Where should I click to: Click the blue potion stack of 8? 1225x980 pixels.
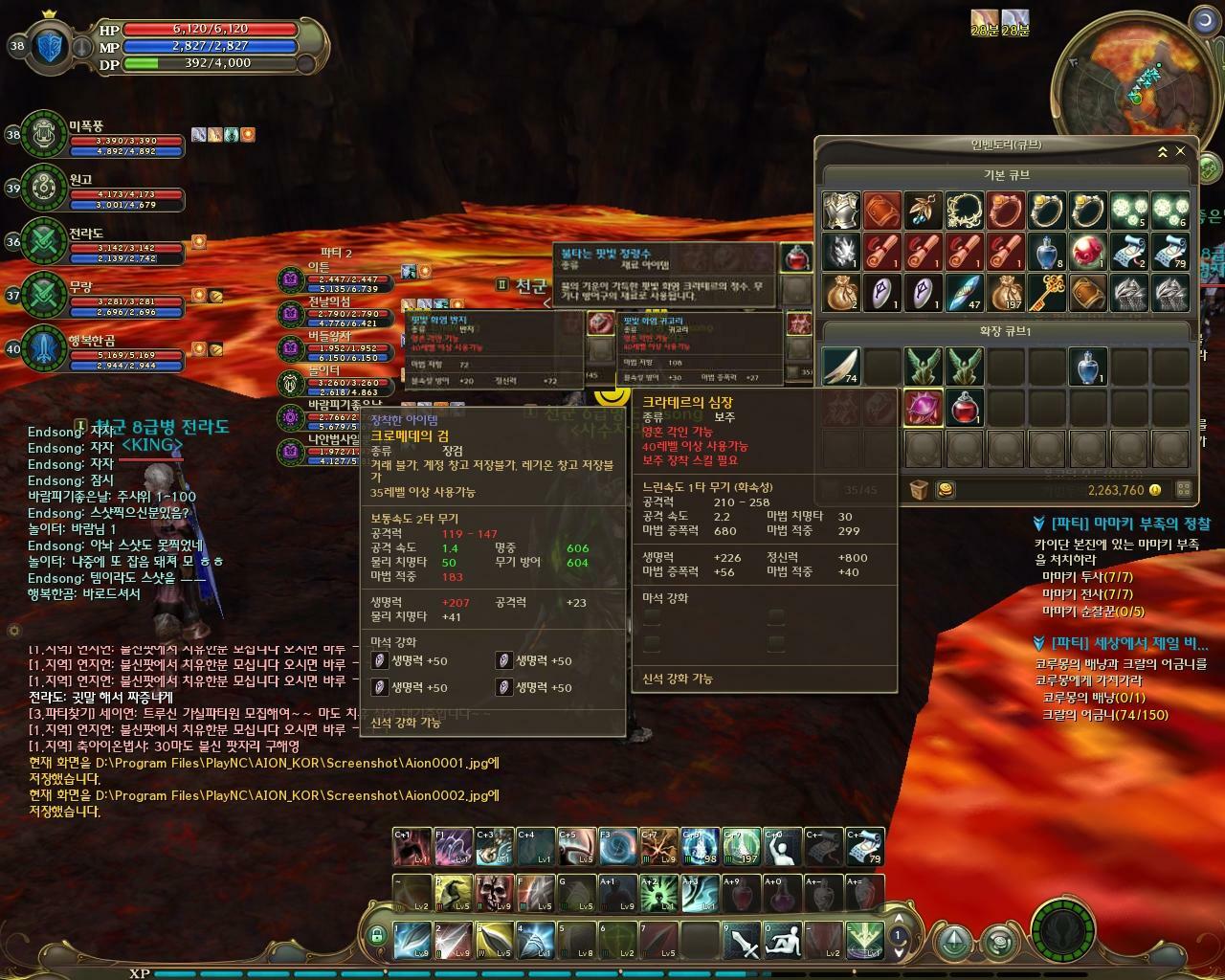pos(1047,252)
